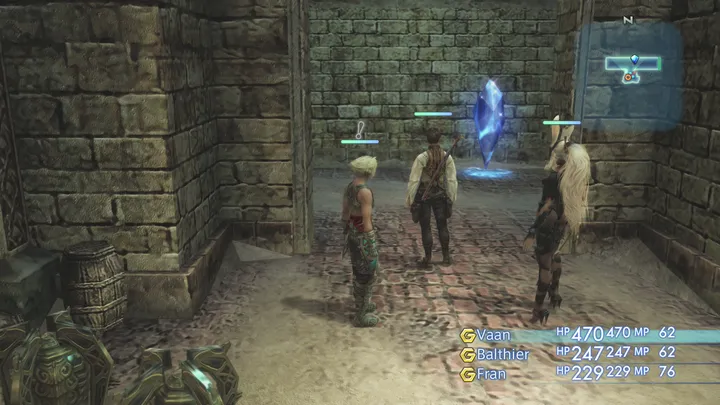Select Fran's party status row
The image size is (720, 405).
pyautogui.click(x=491, y=373)
